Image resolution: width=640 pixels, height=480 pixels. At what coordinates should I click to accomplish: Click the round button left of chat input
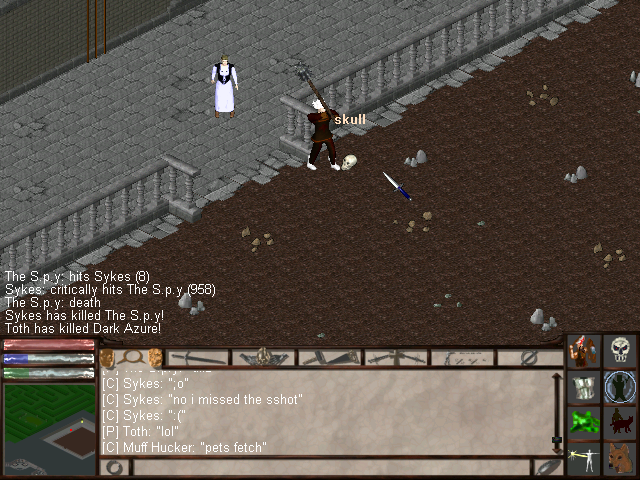(x=114, y=467)
